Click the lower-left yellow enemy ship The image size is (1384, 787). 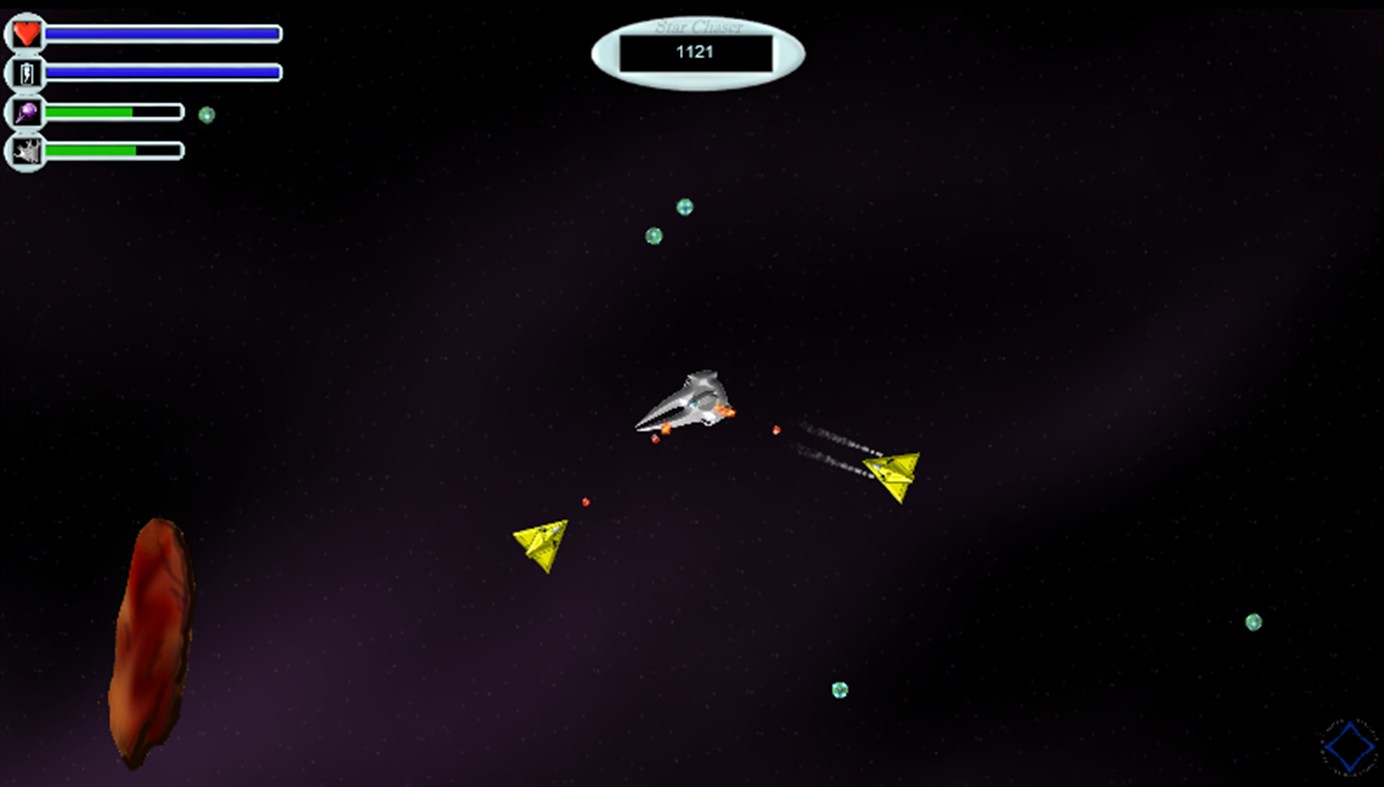(539, 547)
